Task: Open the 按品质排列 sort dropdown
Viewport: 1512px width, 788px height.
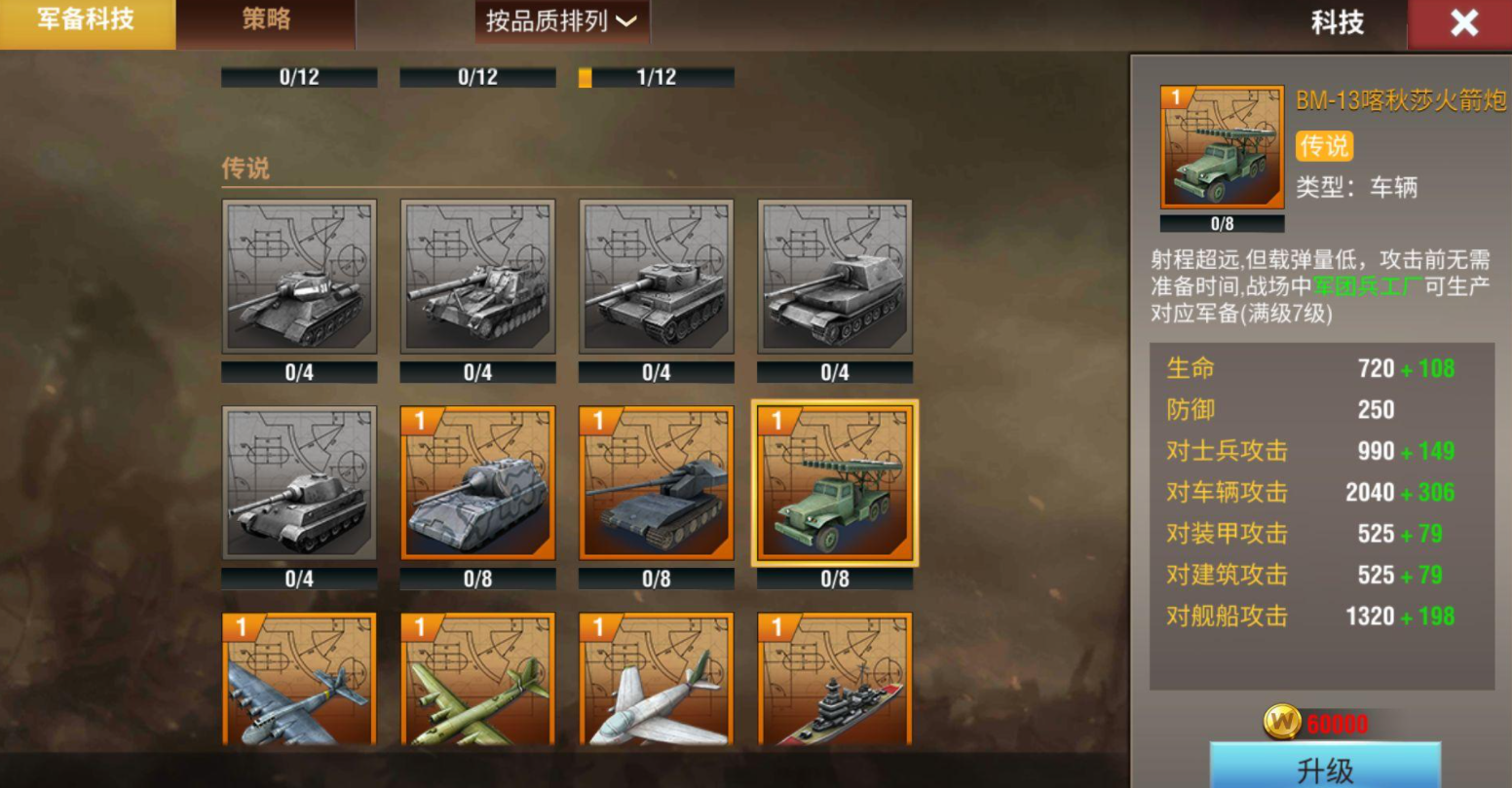Action: coord(561,22)
